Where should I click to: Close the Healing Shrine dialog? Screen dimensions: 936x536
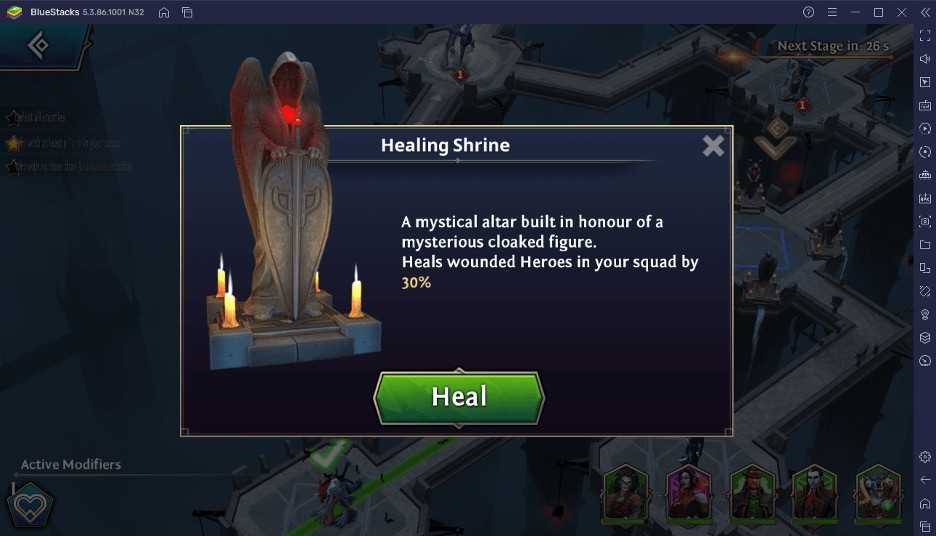(x=712, y=146)
